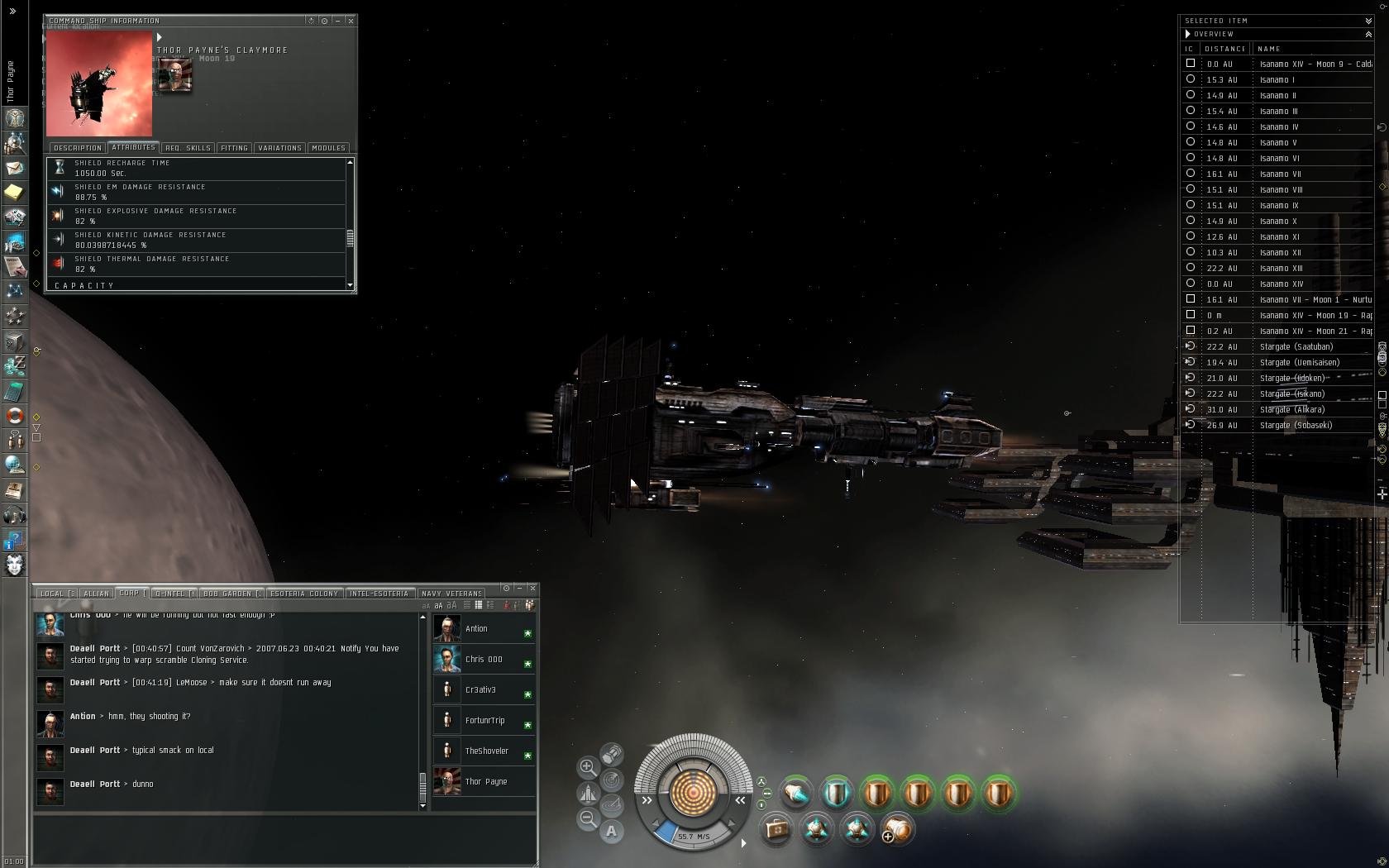Select Stargate (Sobaseki) overview row

(x=1296, y=426)
